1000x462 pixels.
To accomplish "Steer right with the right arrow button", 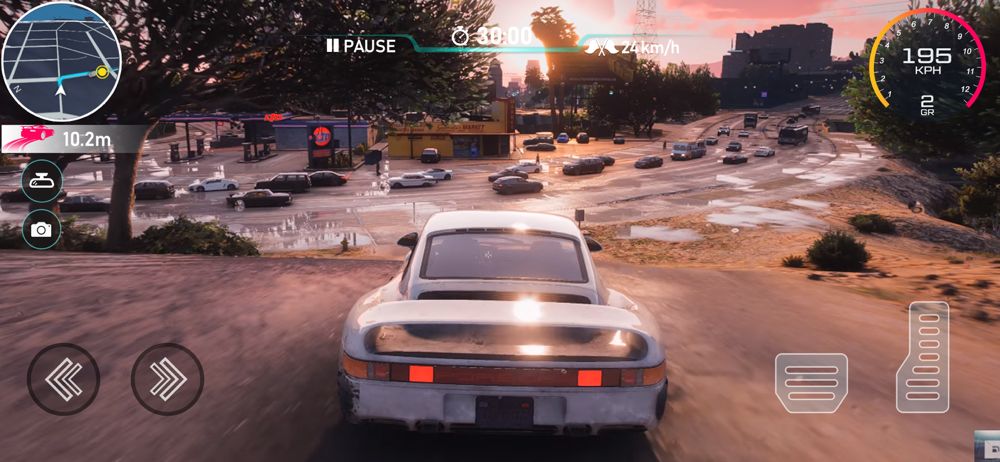I will 167,379.
